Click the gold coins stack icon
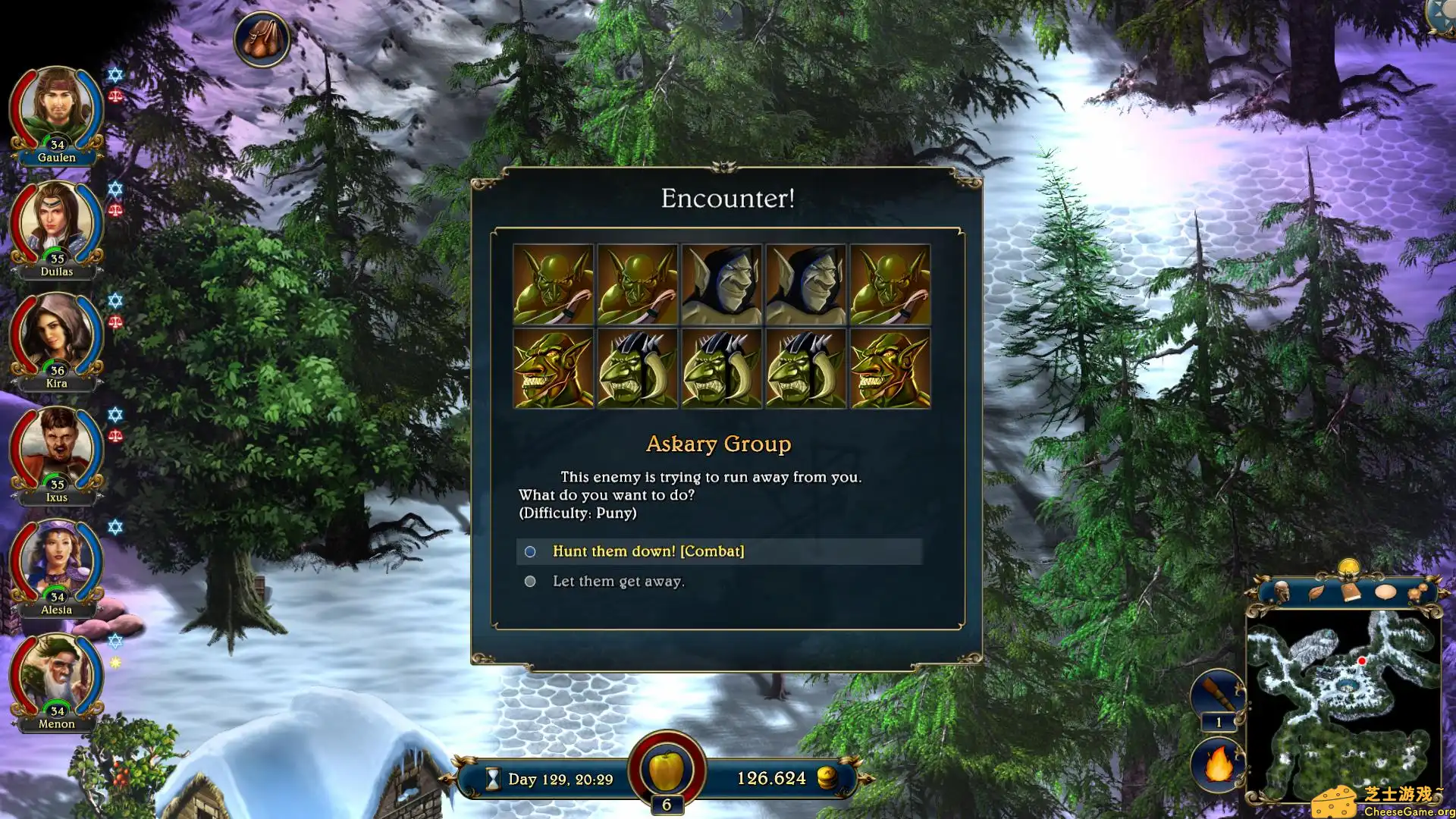The height and width of the screenshot is (819, 1456). (827, 778)
